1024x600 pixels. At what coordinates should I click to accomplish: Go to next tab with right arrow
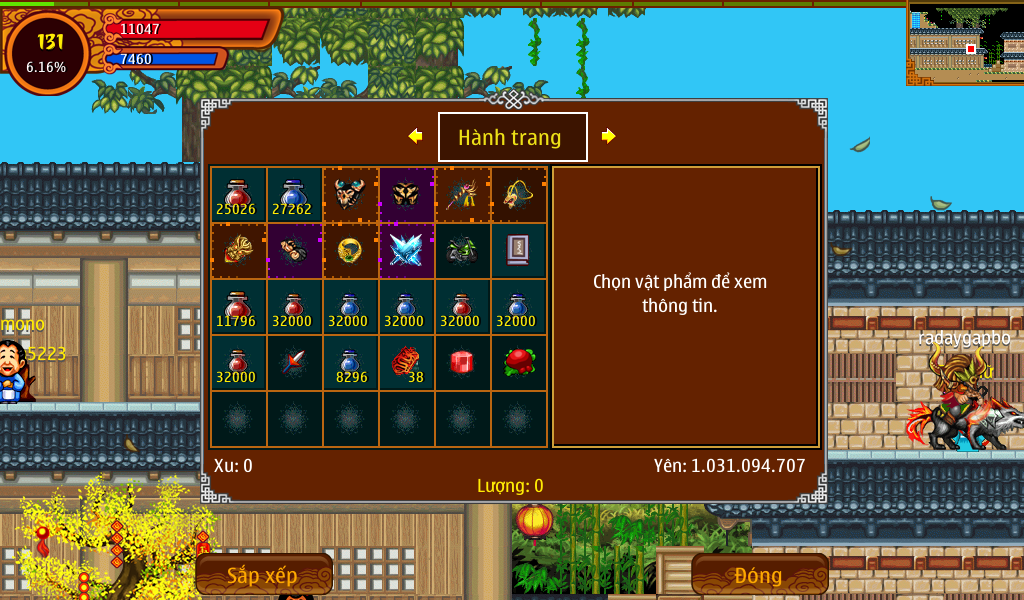coord(608,136)
